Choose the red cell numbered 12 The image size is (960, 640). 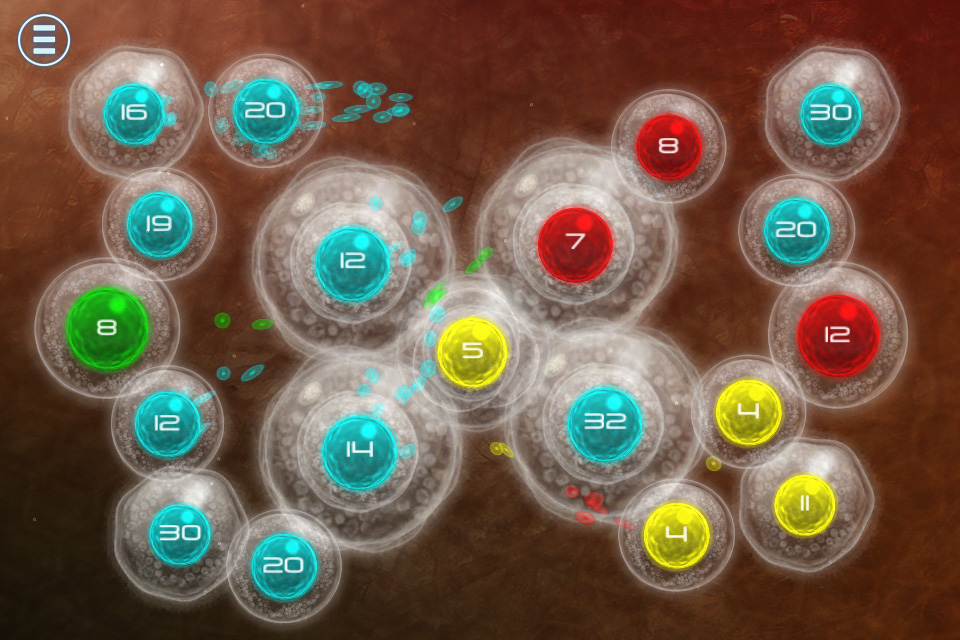point(838,336)
